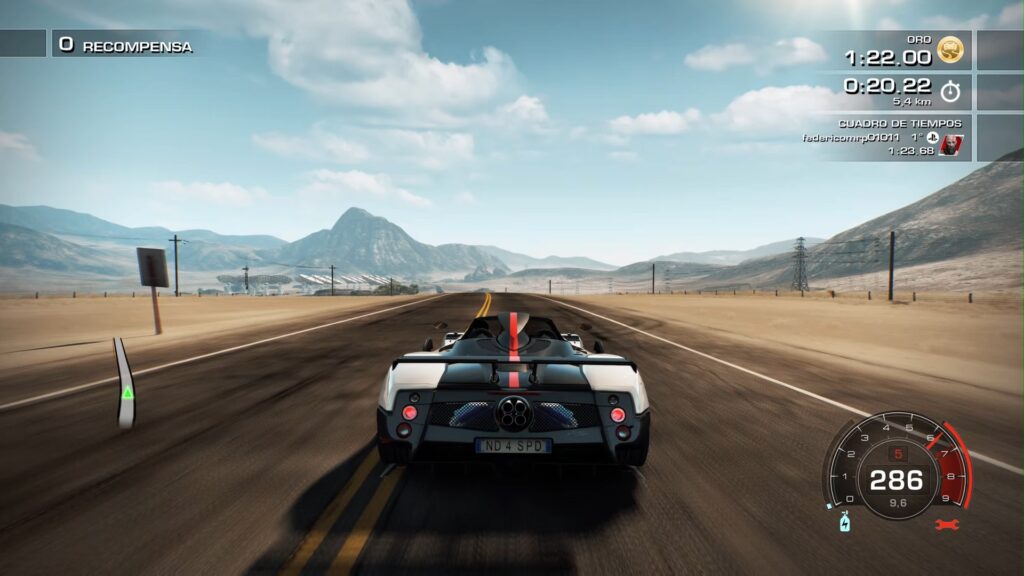Click the gold medal icon
This screenshot has width=1024, height=576.
coord(950,49)
